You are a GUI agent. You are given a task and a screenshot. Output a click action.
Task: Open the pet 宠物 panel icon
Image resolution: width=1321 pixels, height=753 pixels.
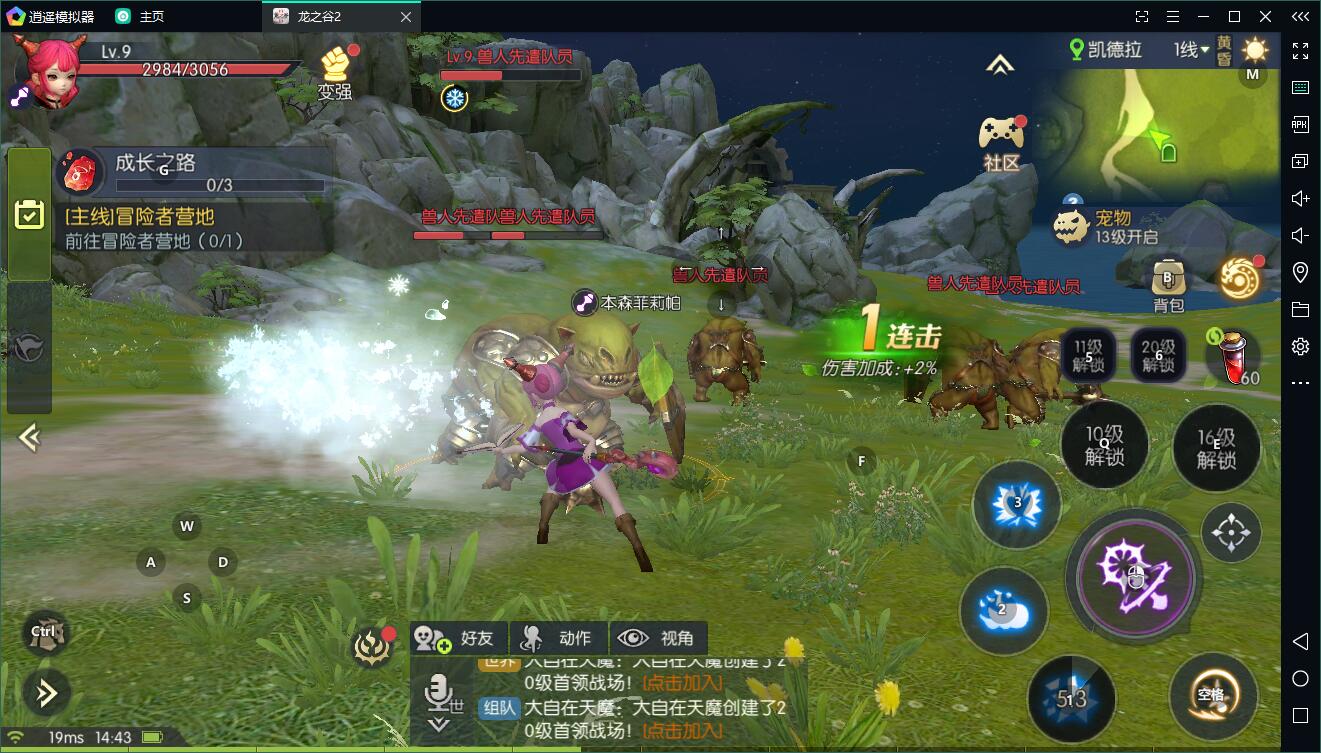click(x=1071, y=227)
